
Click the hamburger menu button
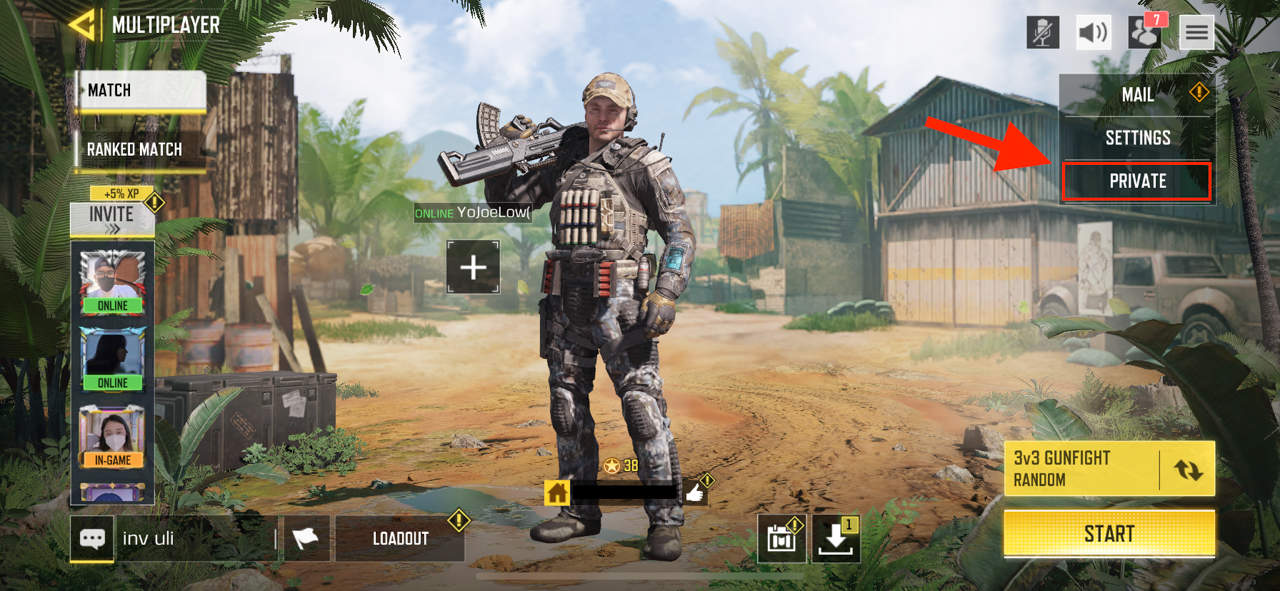click(x=1196, y=32)
